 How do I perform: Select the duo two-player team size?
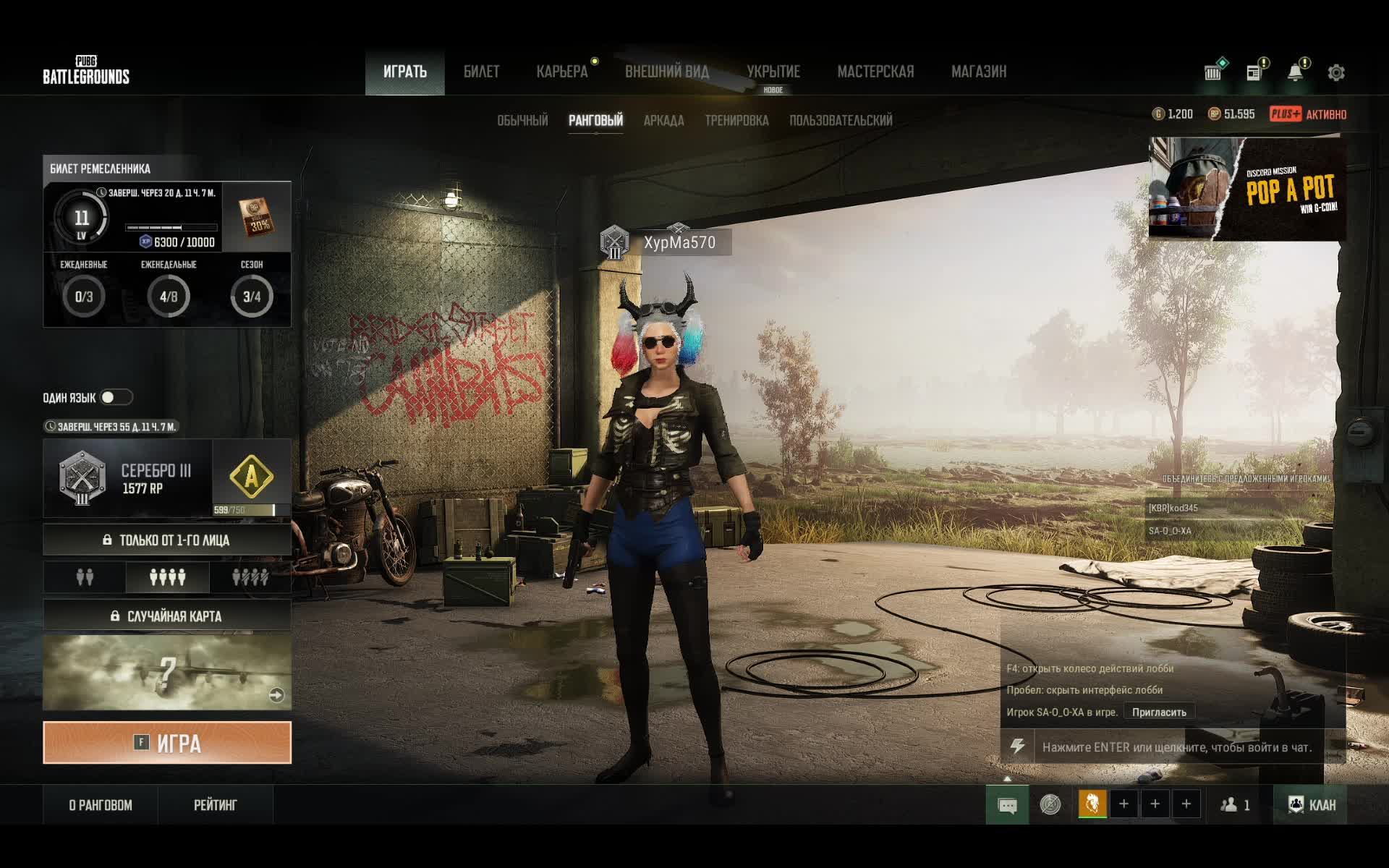pyautogui.click(x=85, y=577)
